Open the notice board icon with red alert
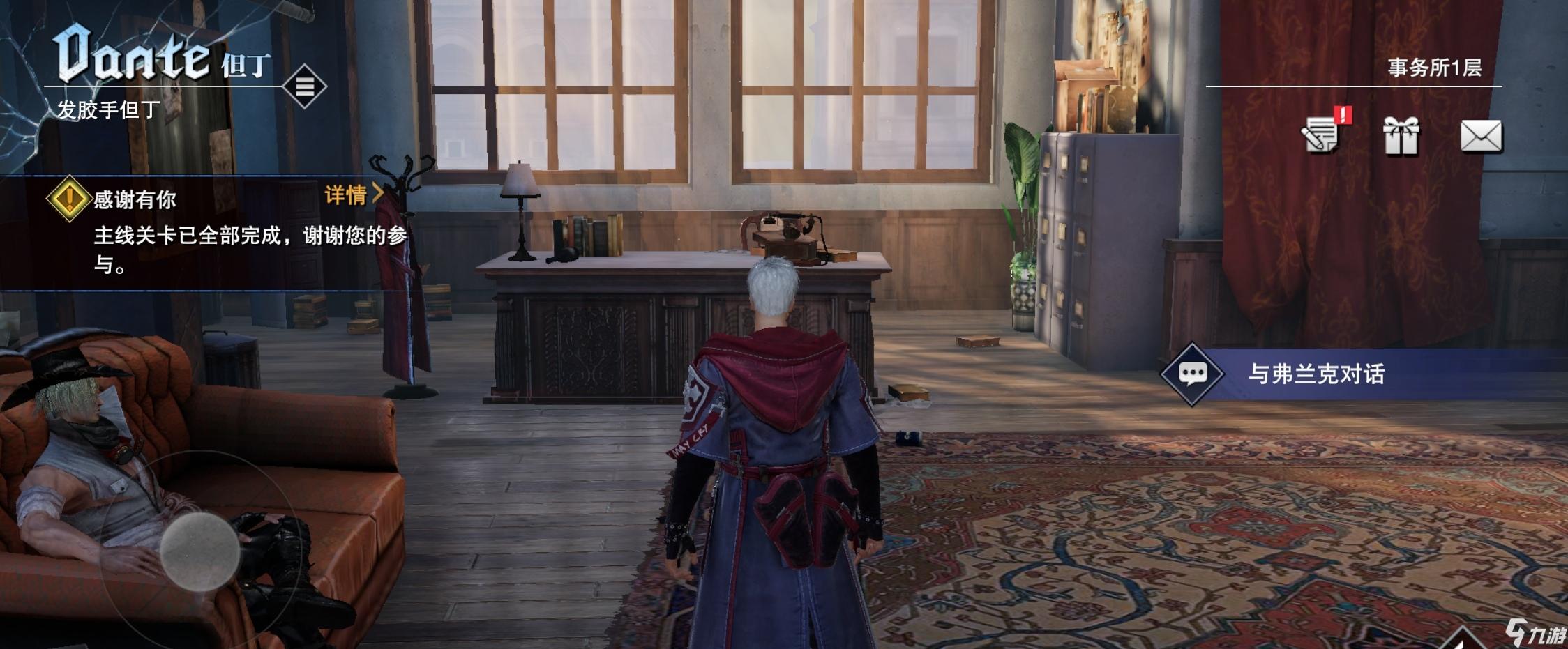Screen dimensions: 1568x649 pos(1322,134)
